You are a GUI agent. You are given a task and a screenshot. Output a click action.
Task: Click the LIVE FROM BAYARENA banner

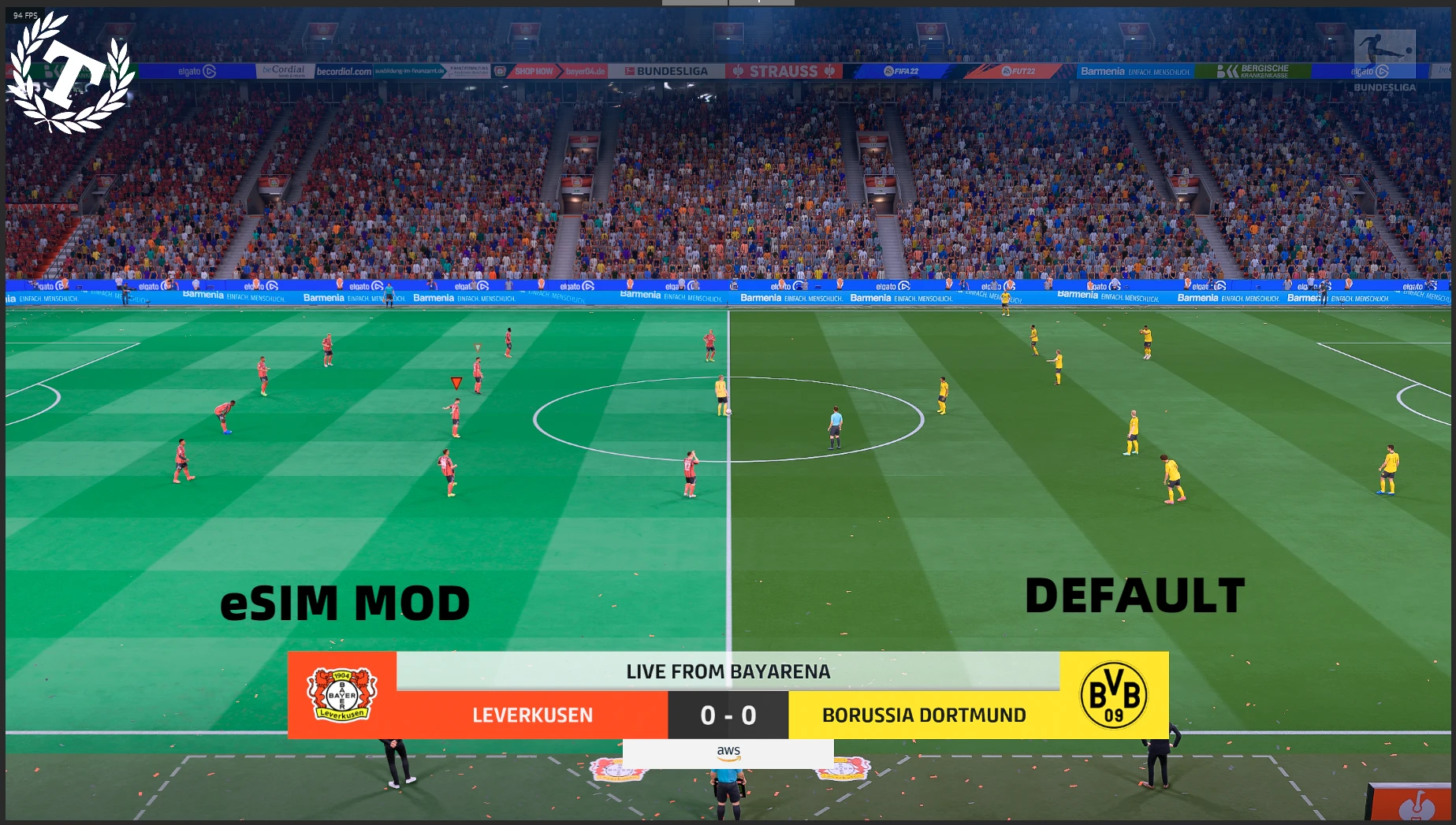point(727,671)
